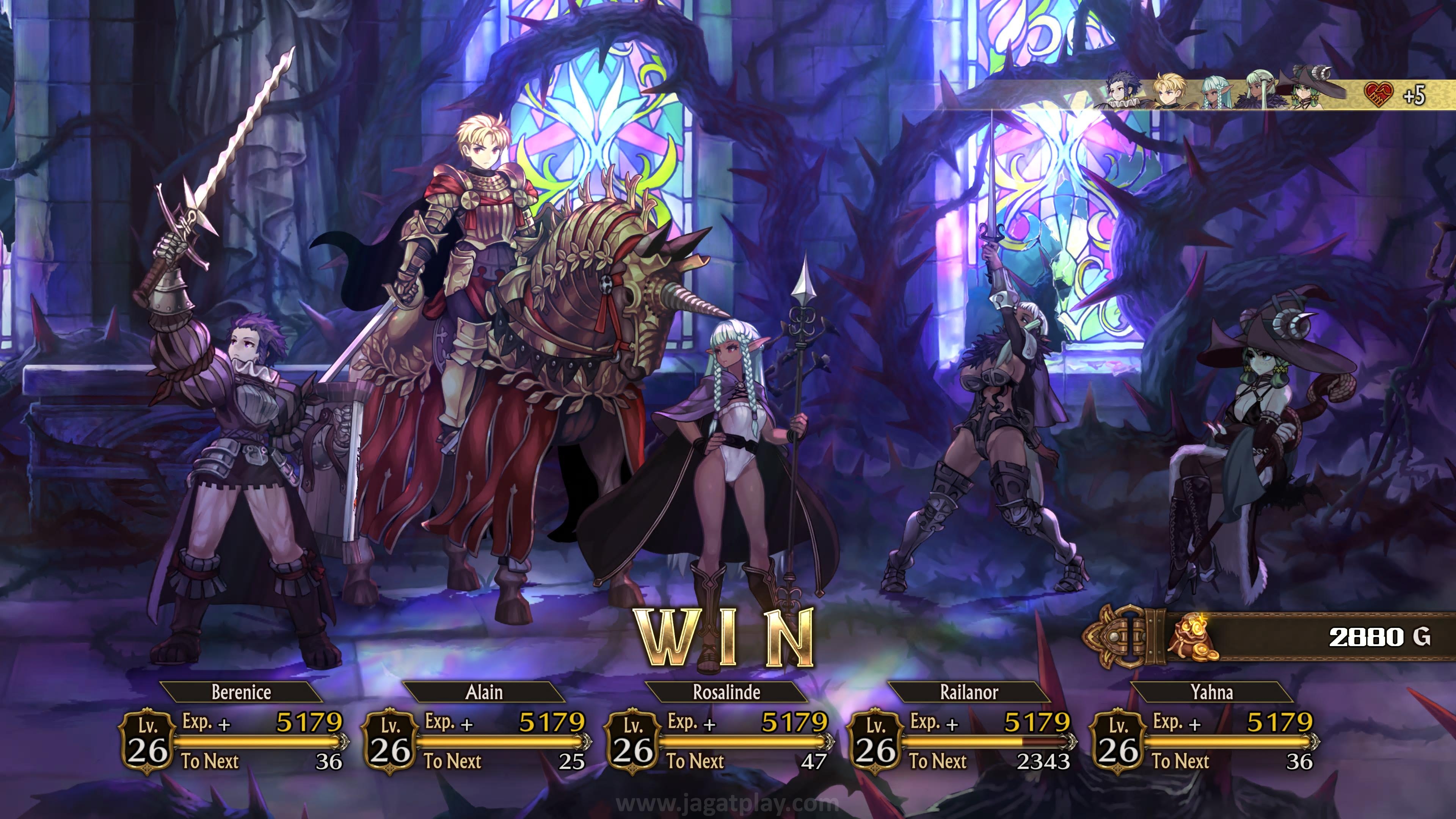The width and height of the screenshot is (1456, 819).
Task: Select Berenice's name plate
Action: [x=242, y=692]
